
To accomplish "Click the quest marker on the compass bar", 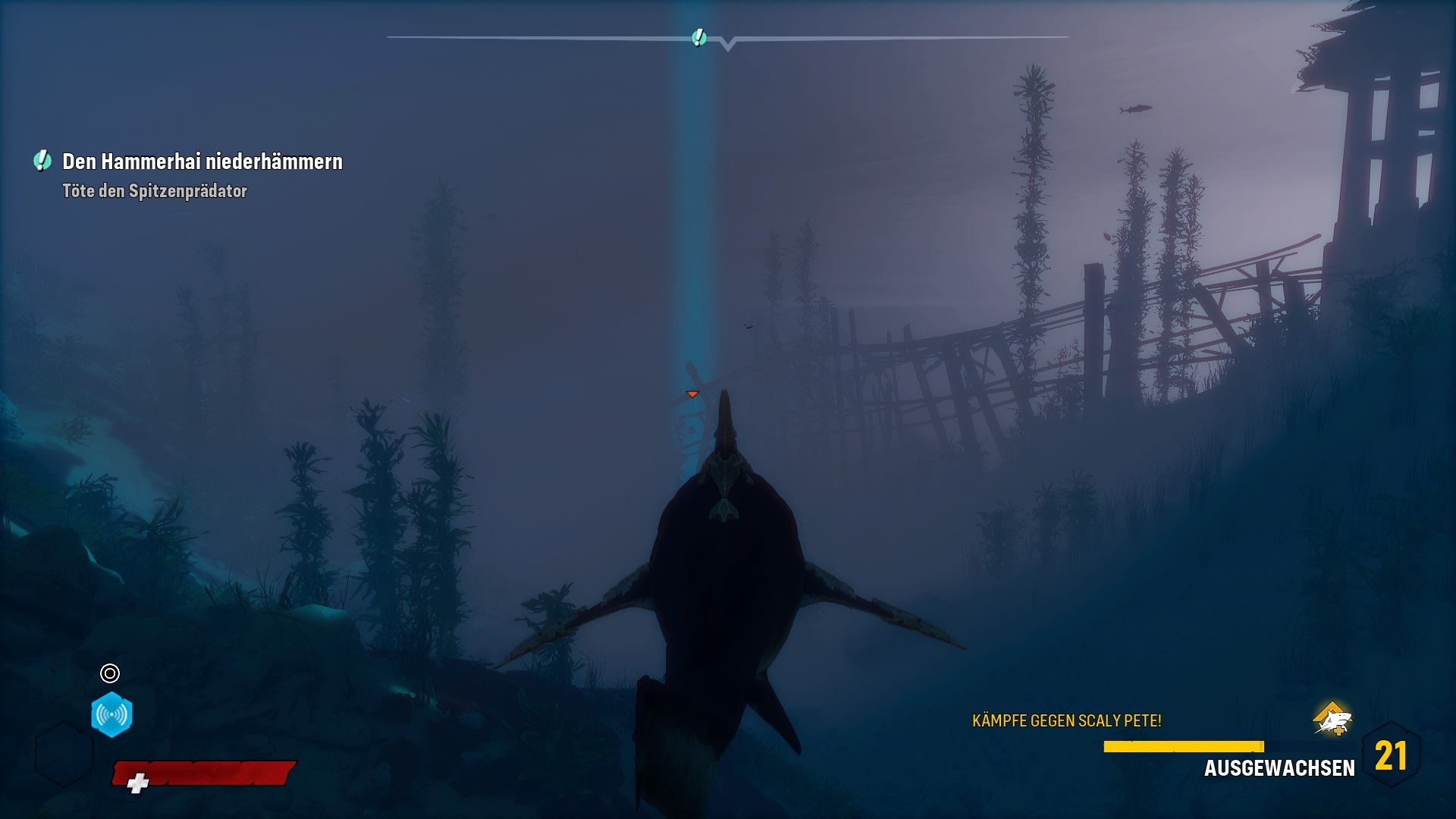I will click(699, 37).
